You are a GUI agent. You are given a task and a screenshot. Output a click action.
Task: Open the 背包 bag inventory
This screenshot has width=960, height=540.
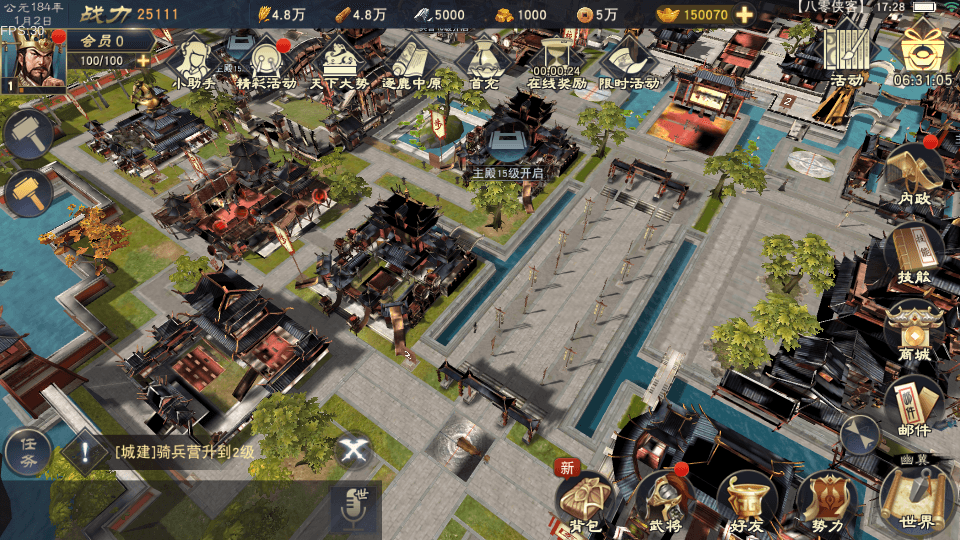click(585, 500)
